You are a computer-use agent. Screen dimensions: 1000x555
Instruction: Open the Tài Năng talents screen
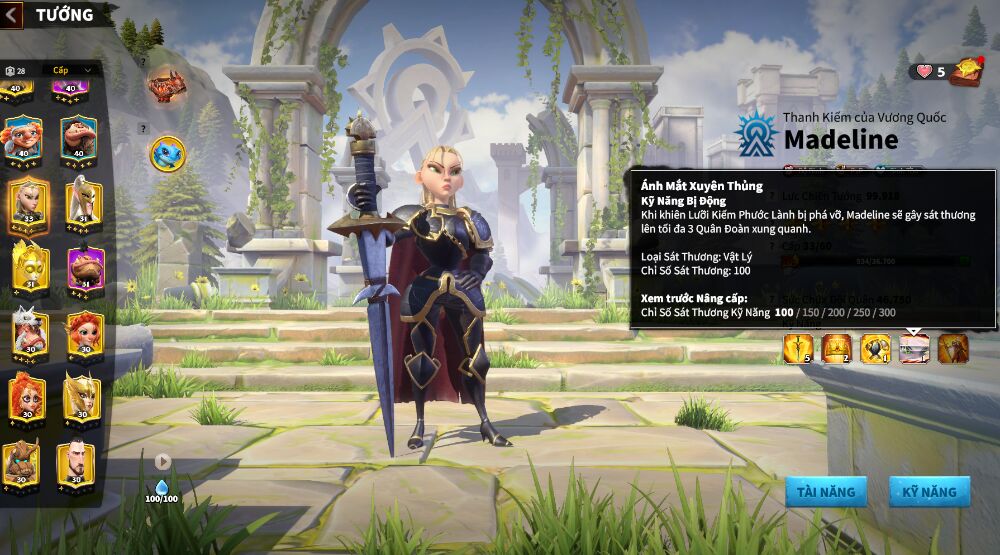click(x=826, y=491)
